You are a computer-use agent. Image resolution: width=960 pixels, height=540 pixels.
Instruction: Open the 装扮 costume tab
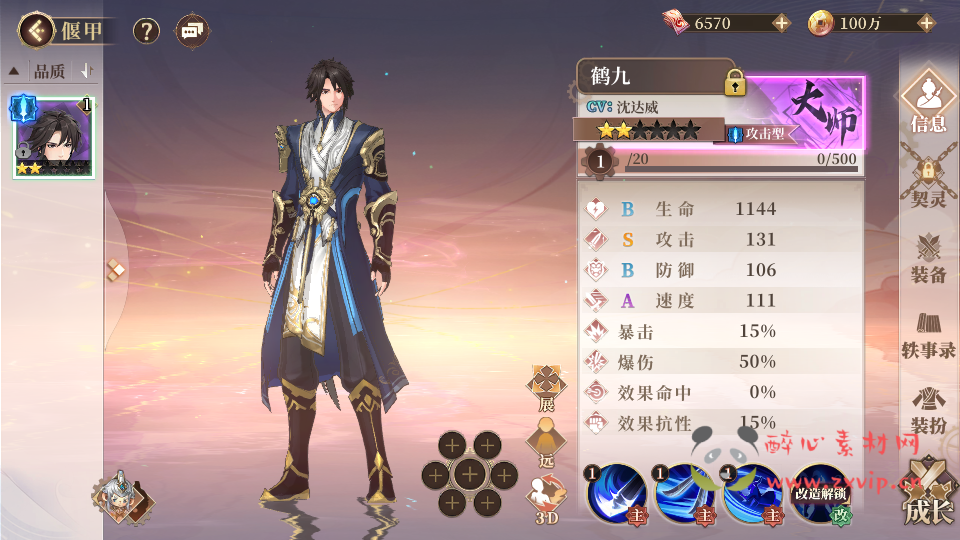[928, 410]
